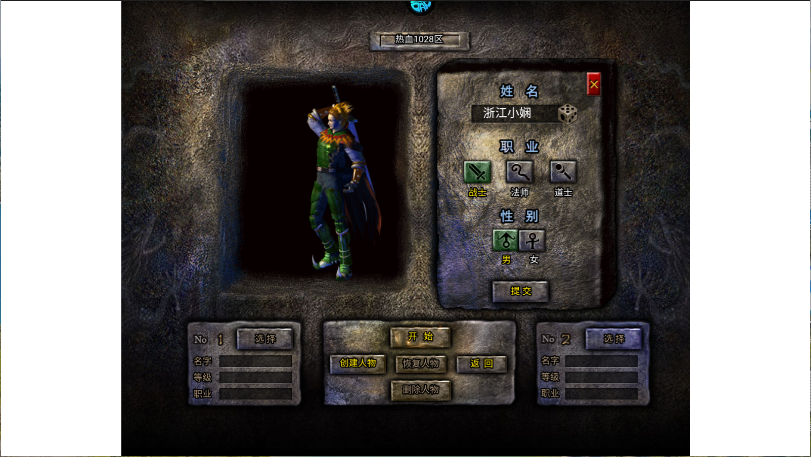Viewport: 811px width, 457px height.
Task: Choose the Taoist (道士) class
Action: point(563,172)
